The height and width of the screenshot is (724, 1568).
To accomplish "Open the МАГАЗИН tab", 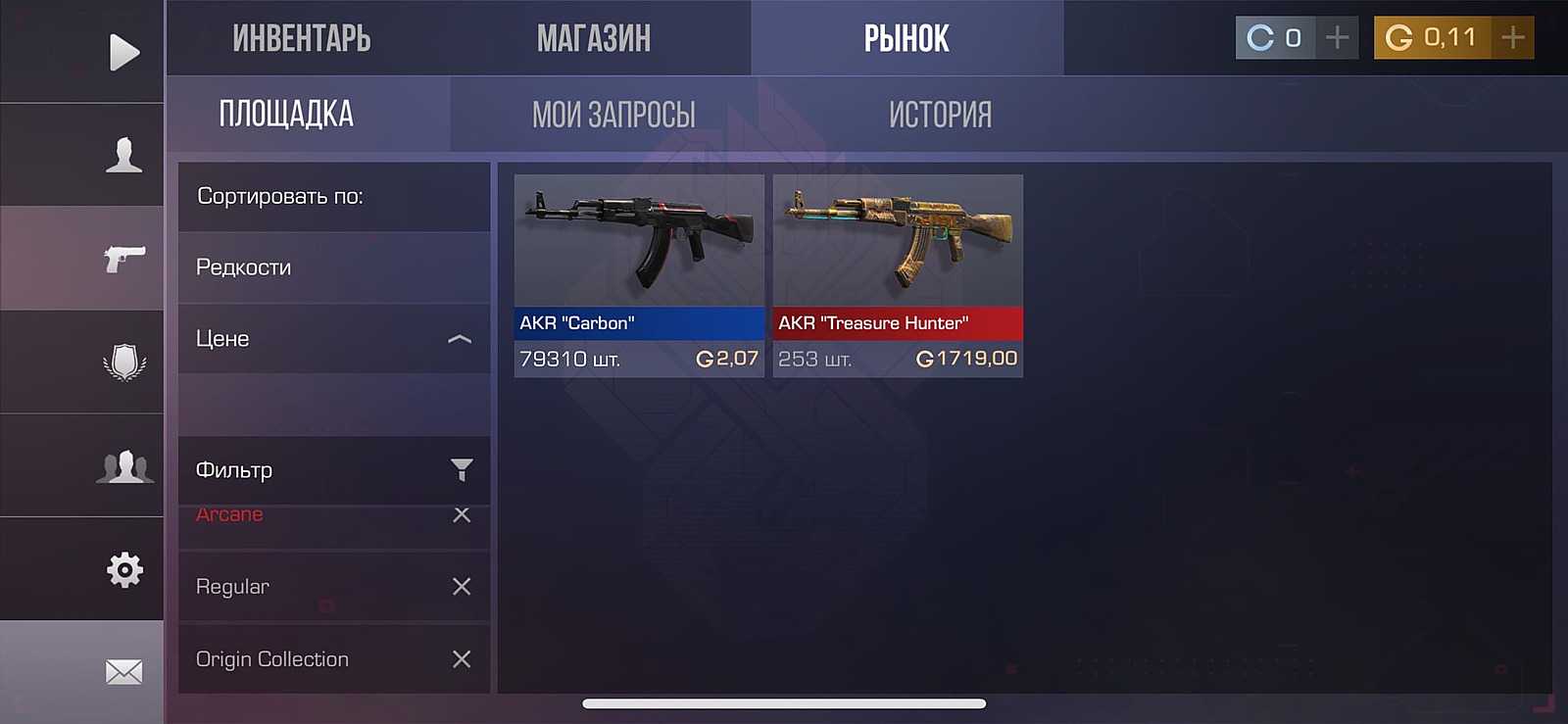I will pyautogui.click(x=593, y=39).
